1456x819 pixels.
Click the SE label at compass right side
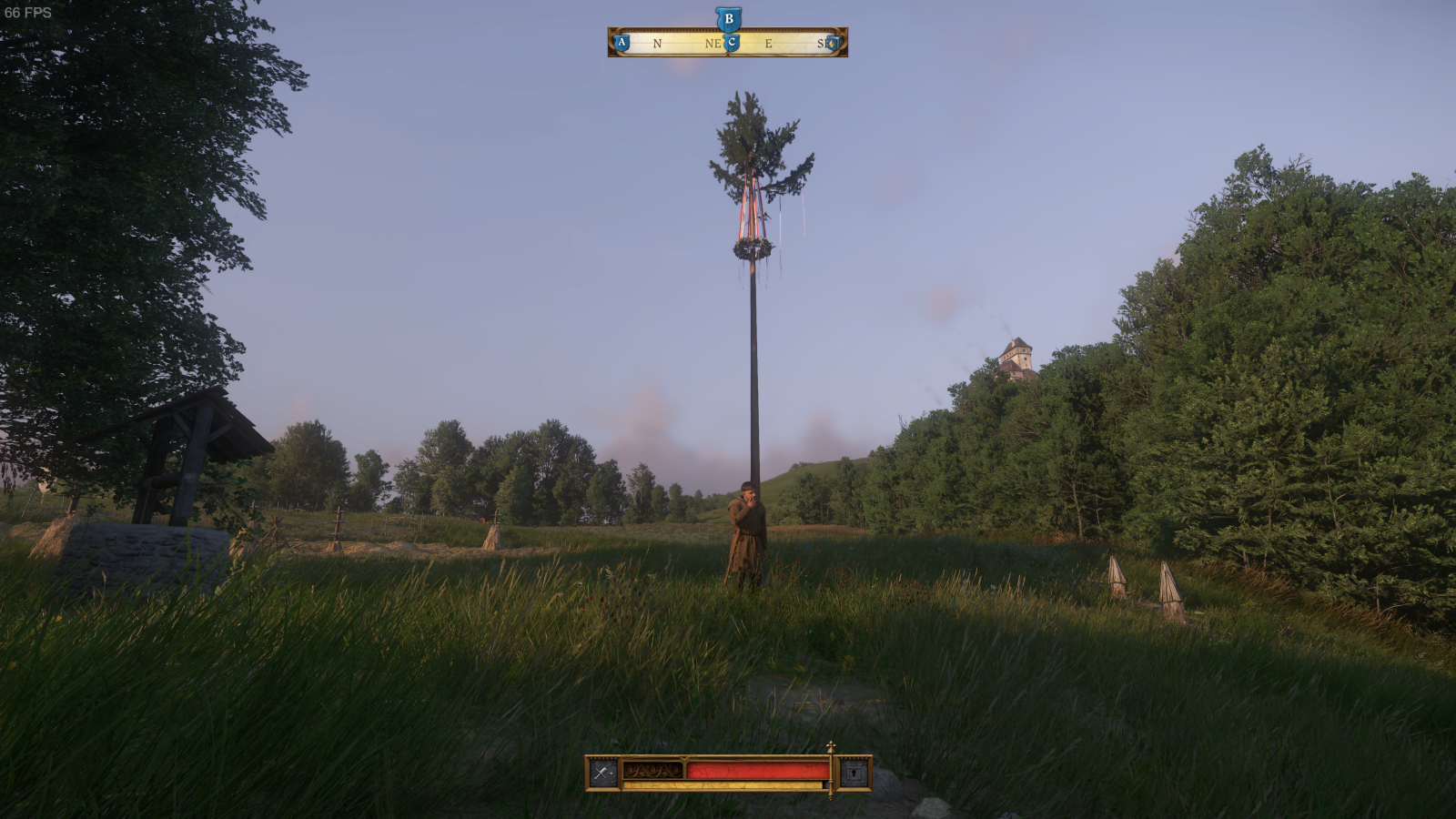(822, 42)
